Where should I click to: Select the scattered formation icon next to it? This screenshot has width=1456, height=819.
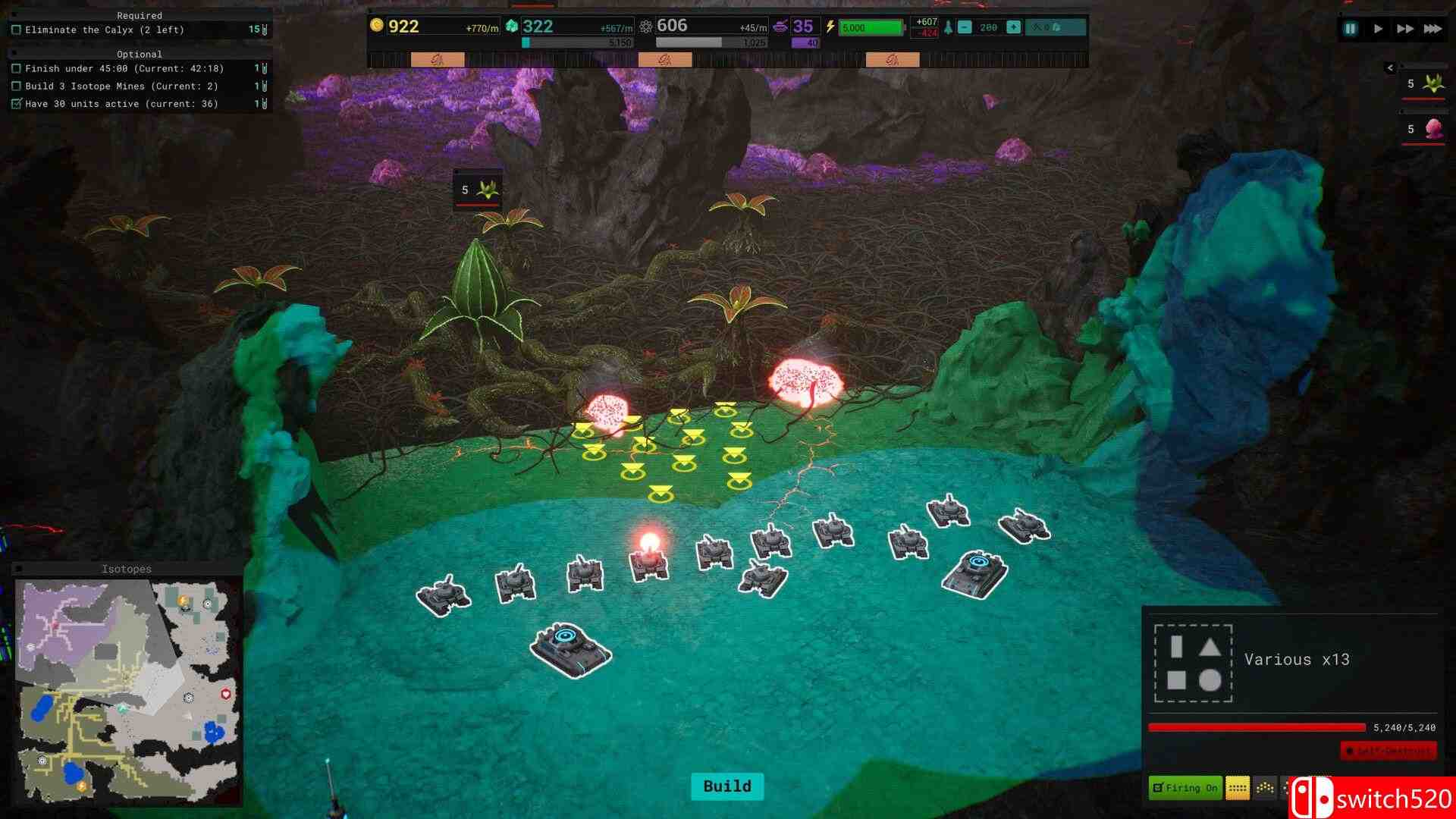coord(1264,788)
